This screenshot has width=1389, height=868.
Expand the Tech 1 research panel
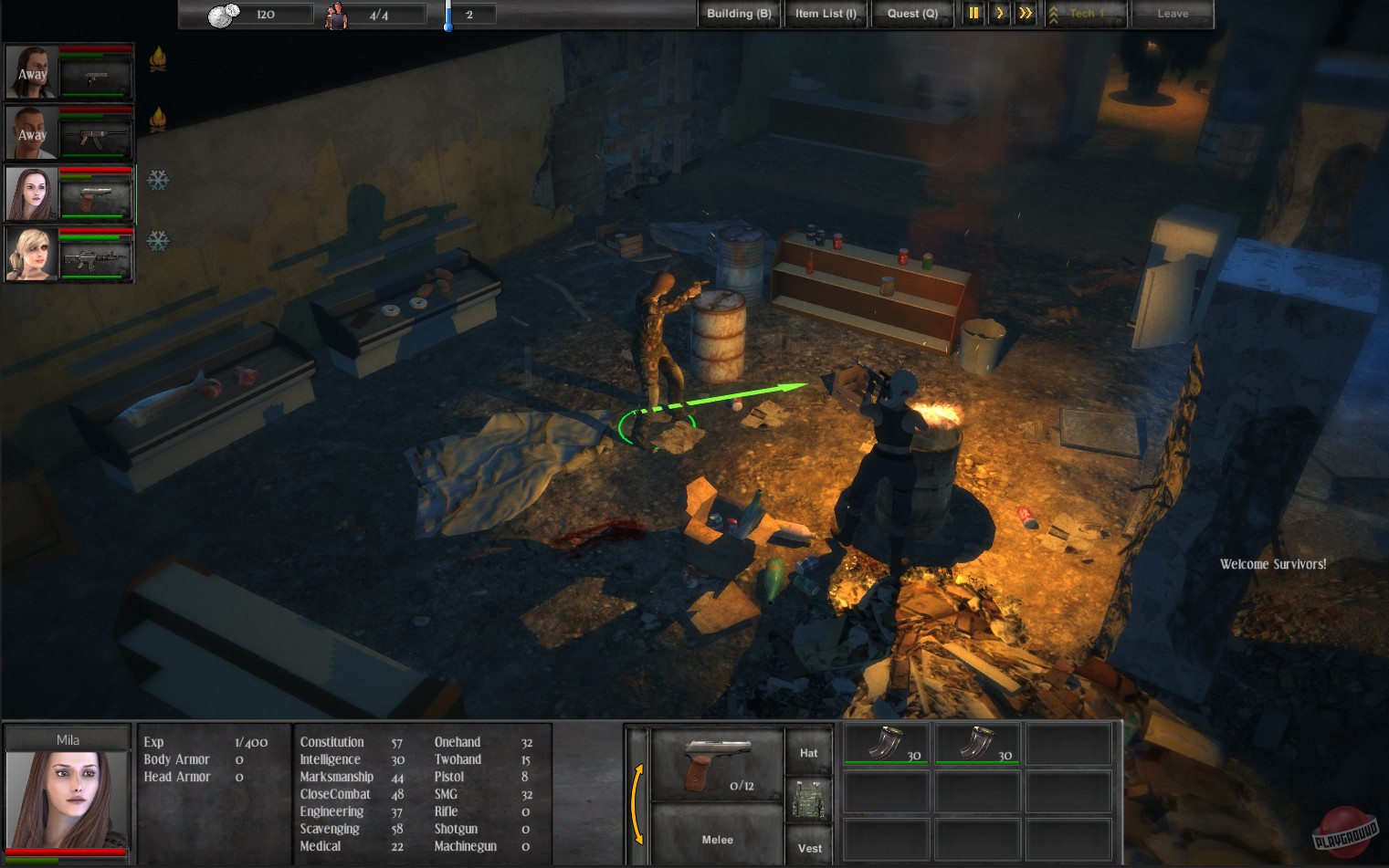click(1086, 14)
